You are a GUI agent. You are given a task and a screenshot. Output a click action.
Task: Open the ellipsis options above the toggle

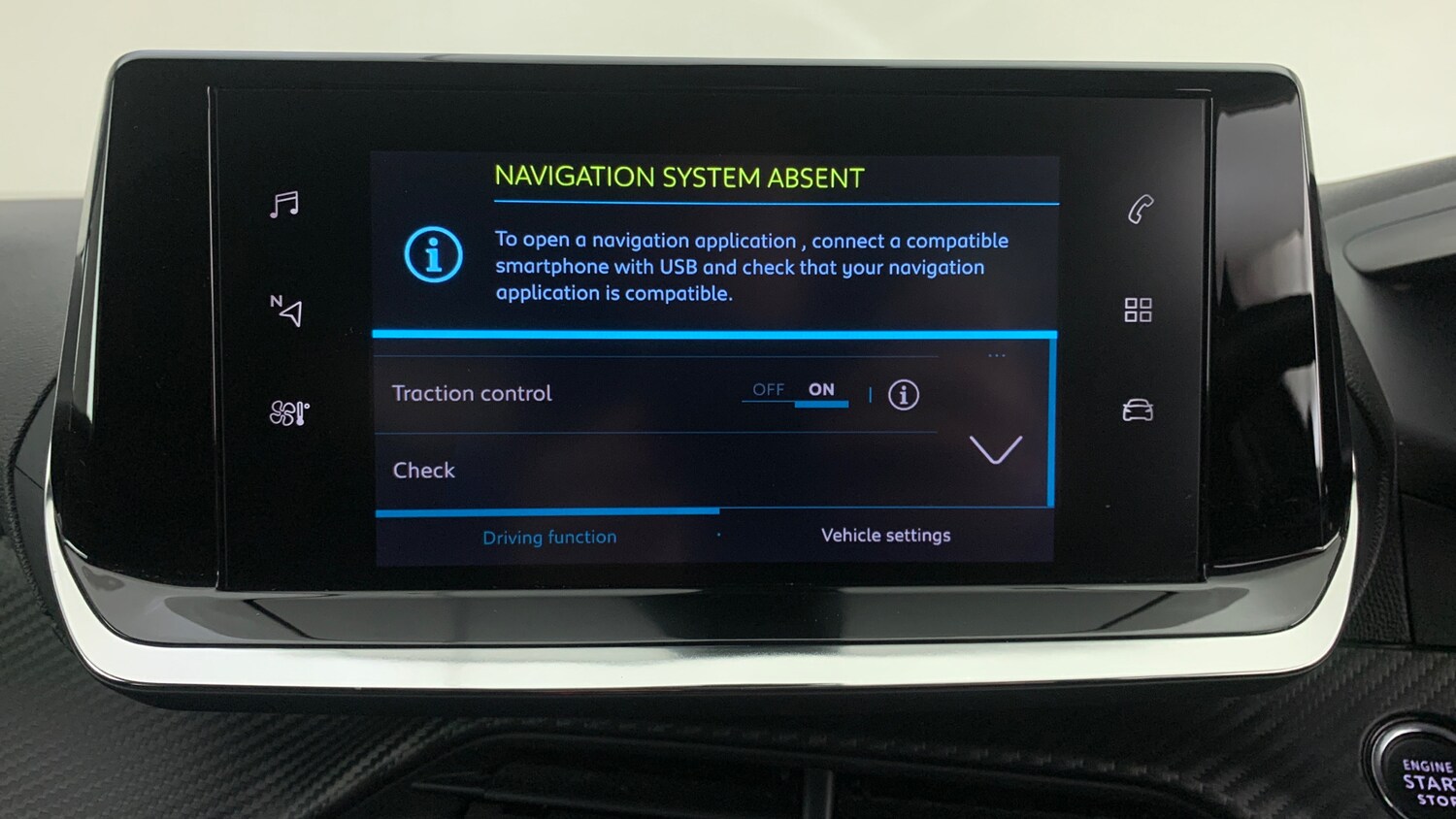click(997, 355)
